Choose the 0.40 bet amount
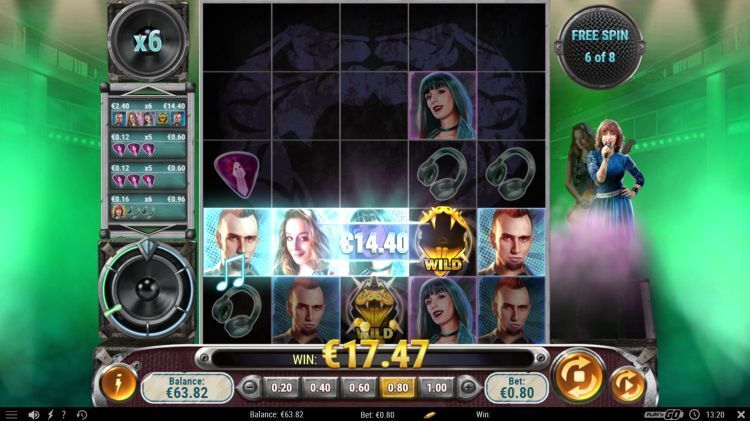This screenshot has width=750, height=421. pyautogui.click(x=320, y=387)
